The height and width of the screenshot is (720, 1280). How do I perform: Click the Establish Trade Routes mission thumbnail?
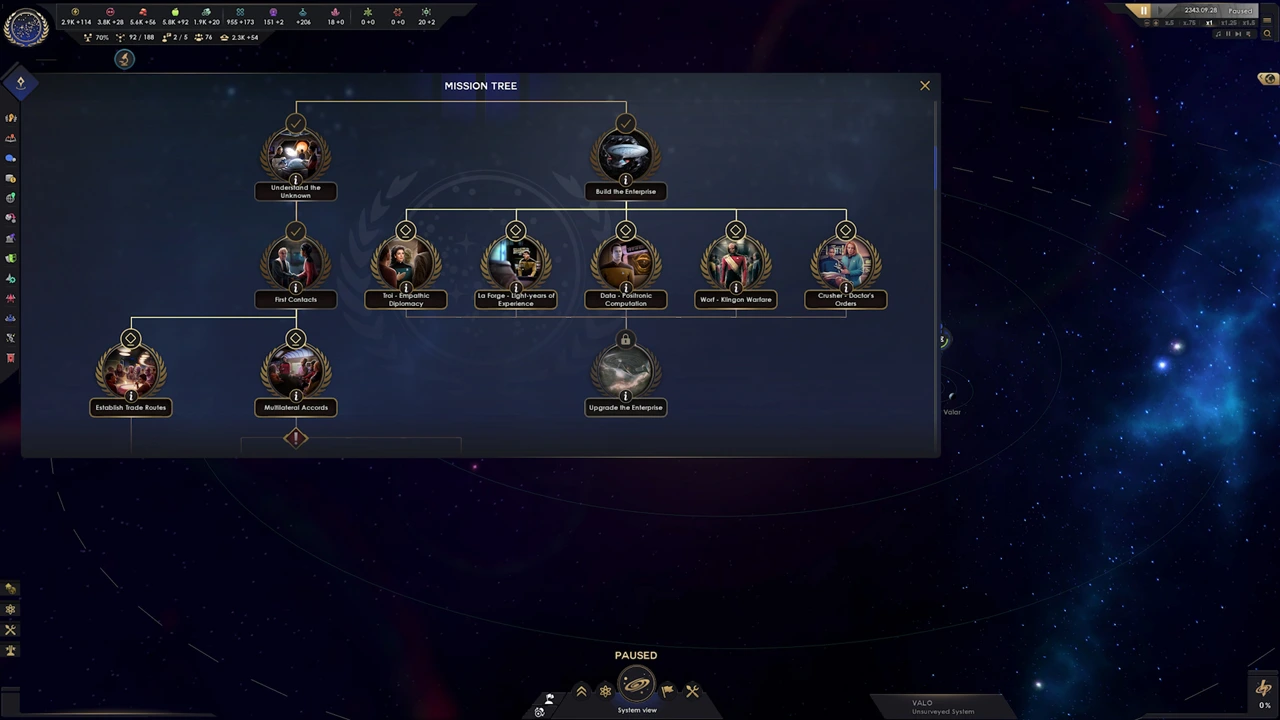pyautogui.click(x=130, y=372)
